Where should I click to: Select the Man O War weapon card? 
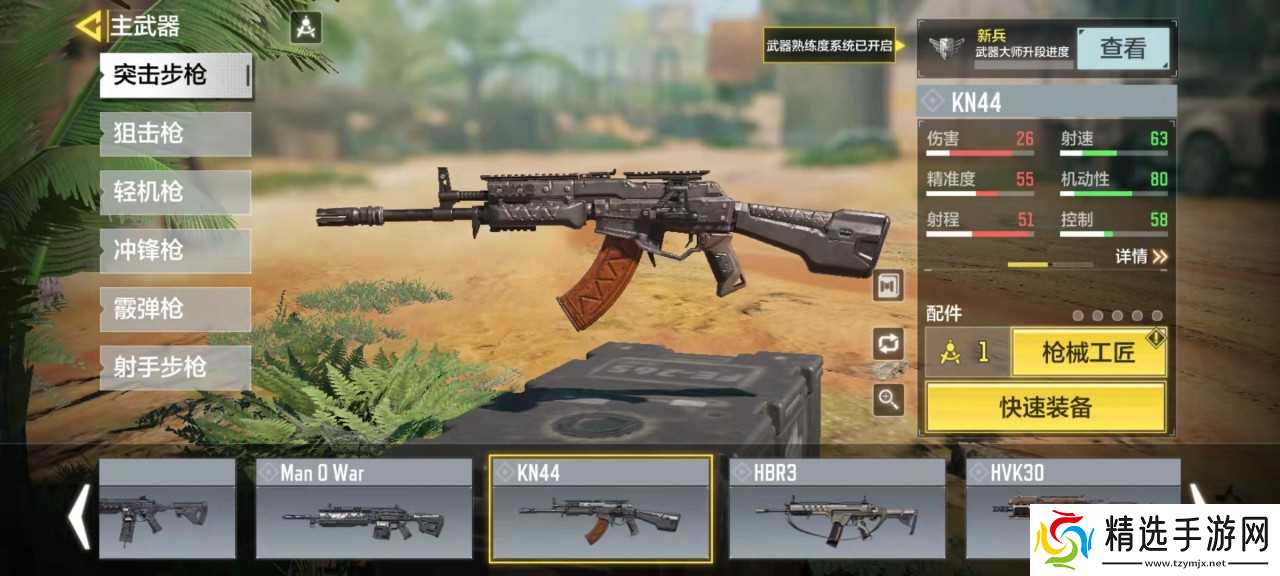(363, 507)
